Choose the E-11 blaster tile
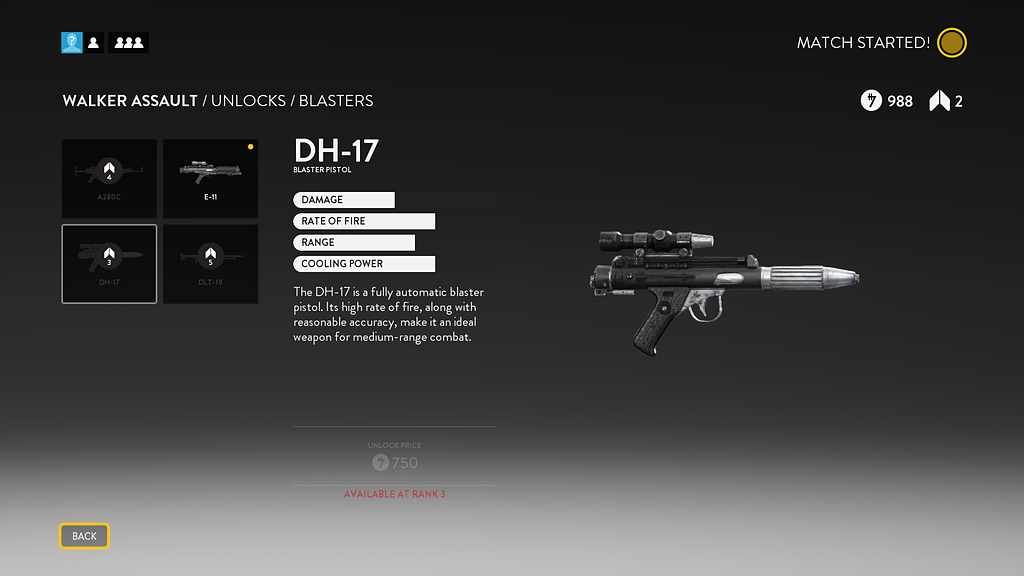The image size is (1024, 576). [211, 178]
